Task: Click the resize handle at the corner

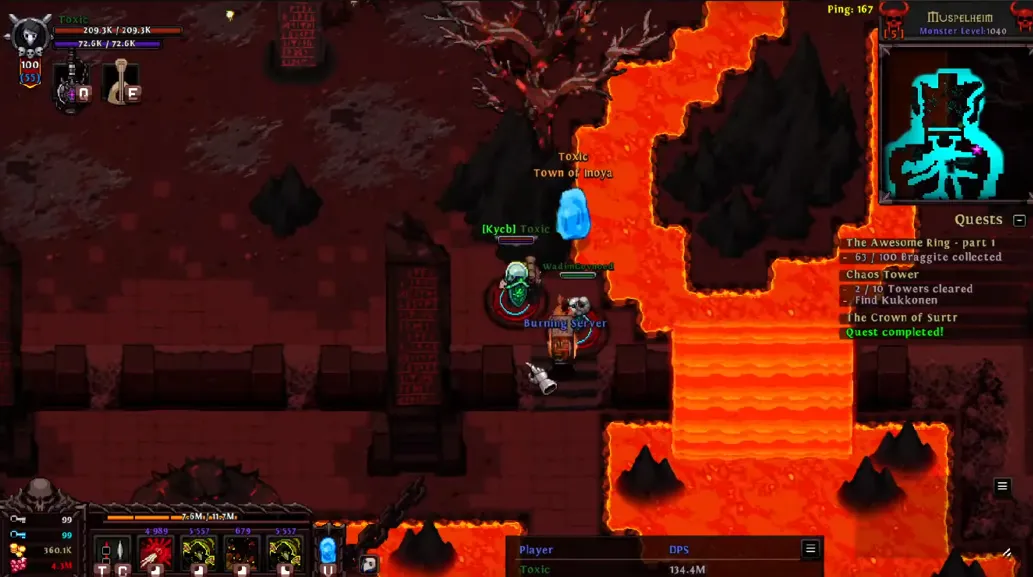Action: (1006, 552)
